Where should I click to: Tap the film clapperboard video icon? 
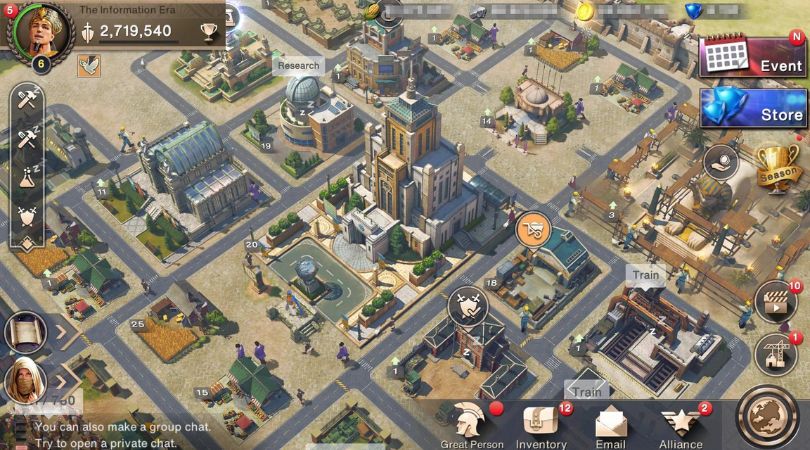773,300
